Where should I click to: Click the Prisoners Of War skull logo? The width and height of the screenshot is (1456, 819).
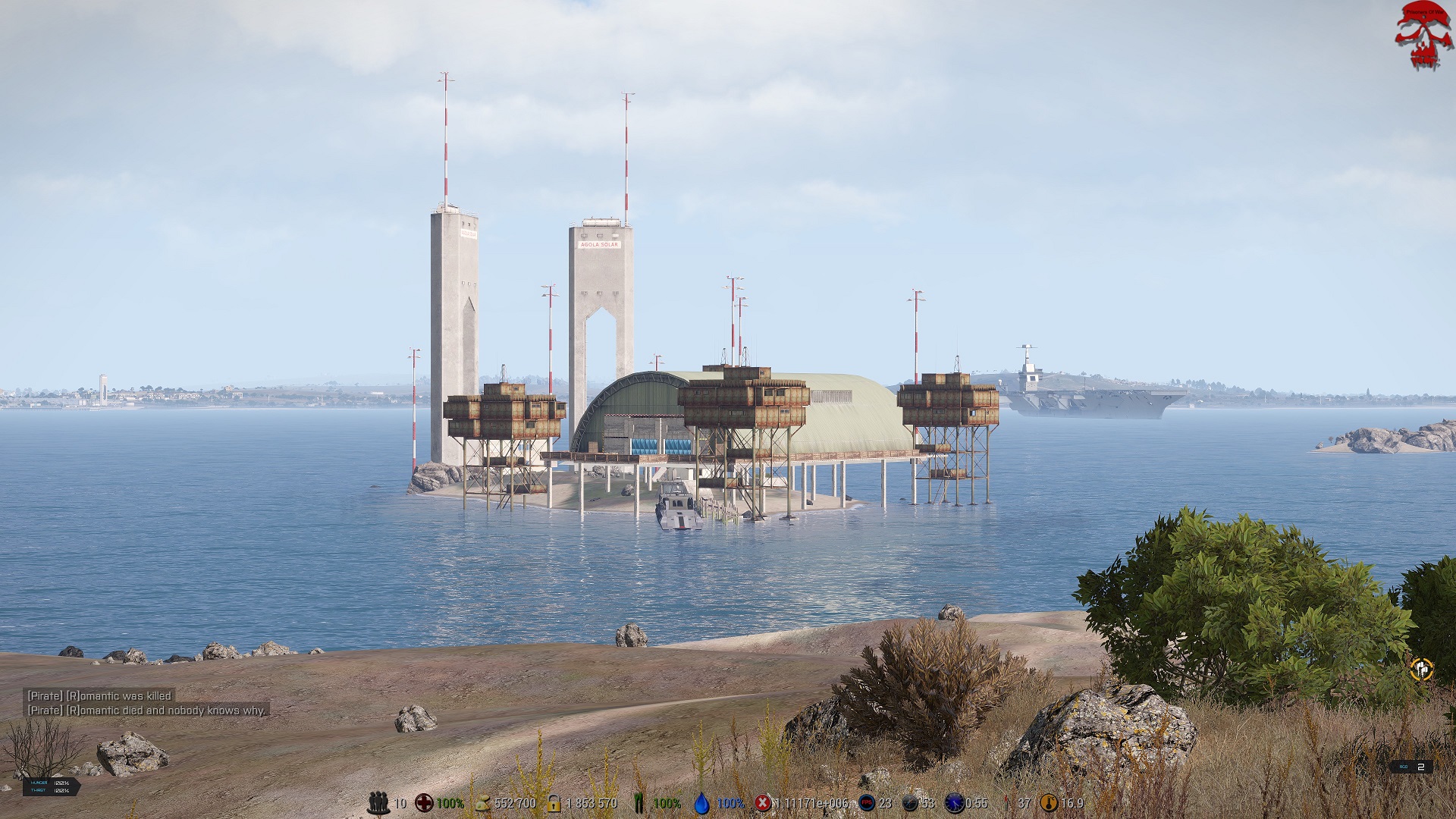tap(1423, 36)
